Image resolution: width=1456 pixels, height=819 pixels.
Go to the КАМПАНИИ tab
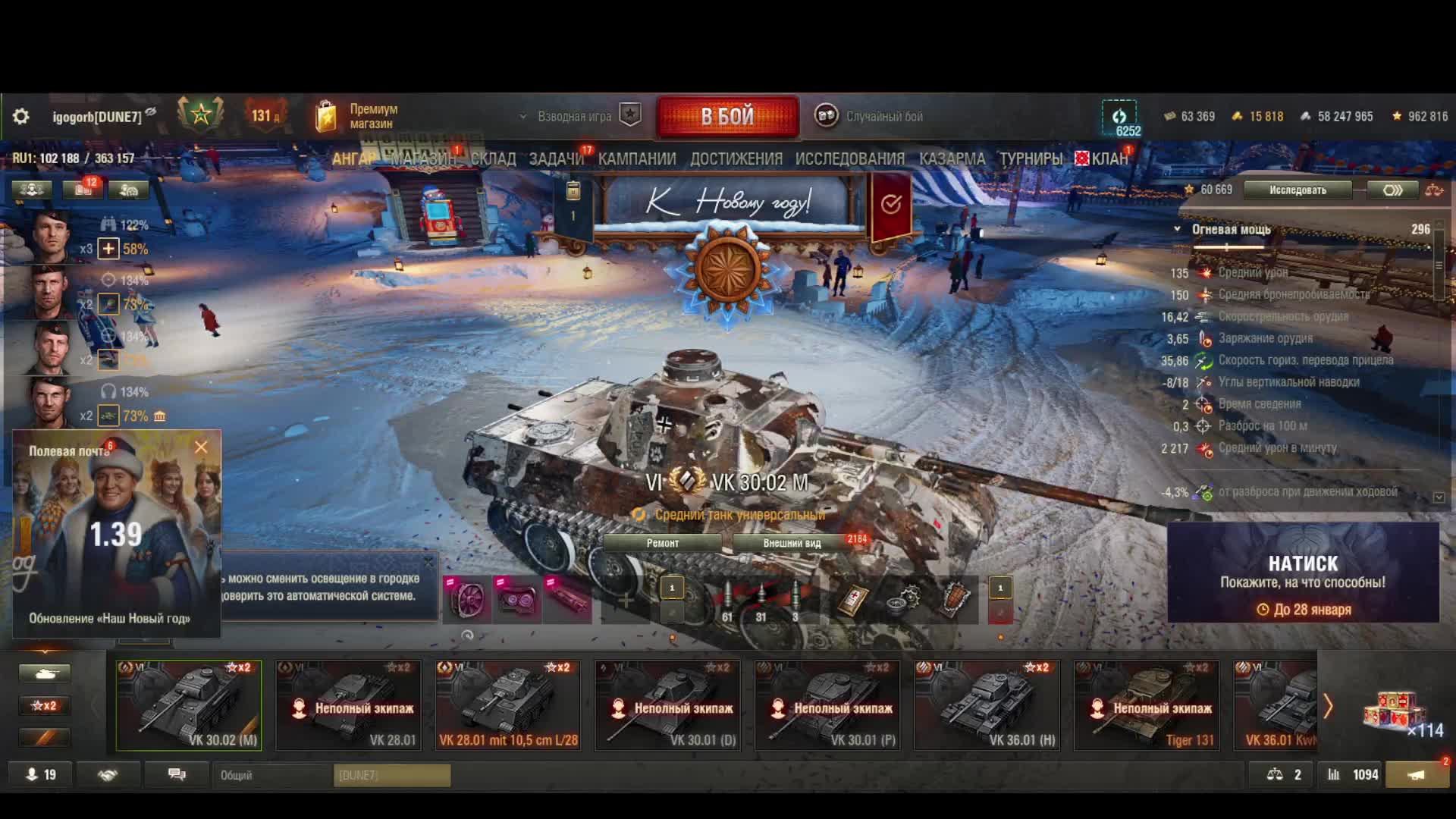click(x=636, y=158)
